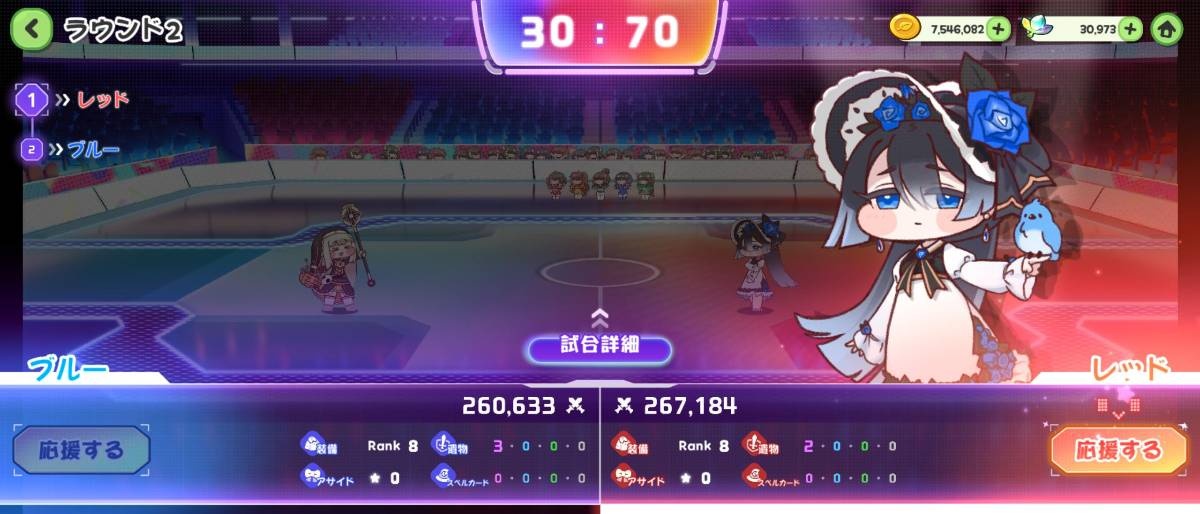Go back with the green arrow button
Image resolution: width=1200 pixels, height=514 pixels.
tap(31, 29)
